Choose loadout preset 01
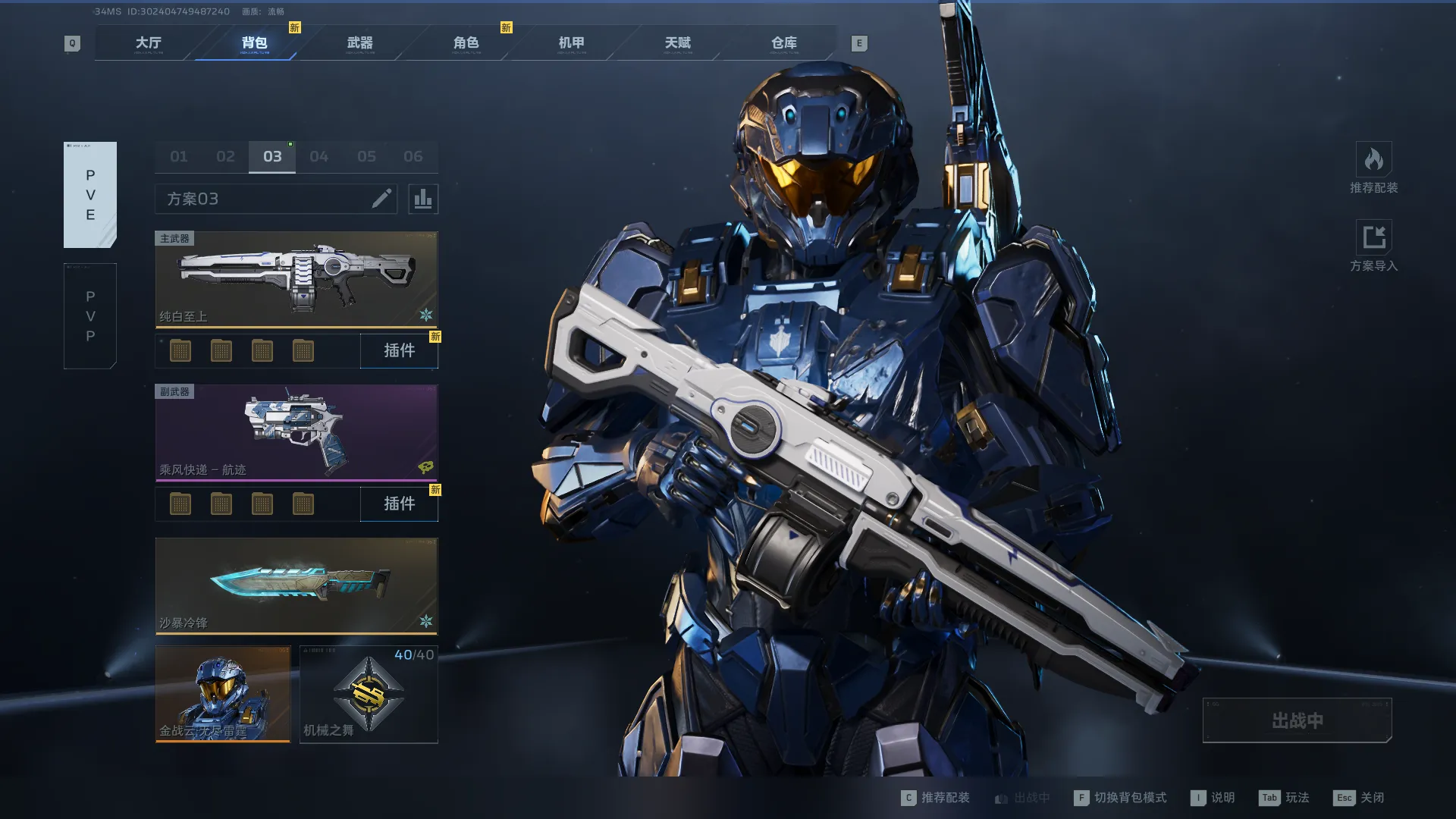1456x819 pixels. point(179,157)
